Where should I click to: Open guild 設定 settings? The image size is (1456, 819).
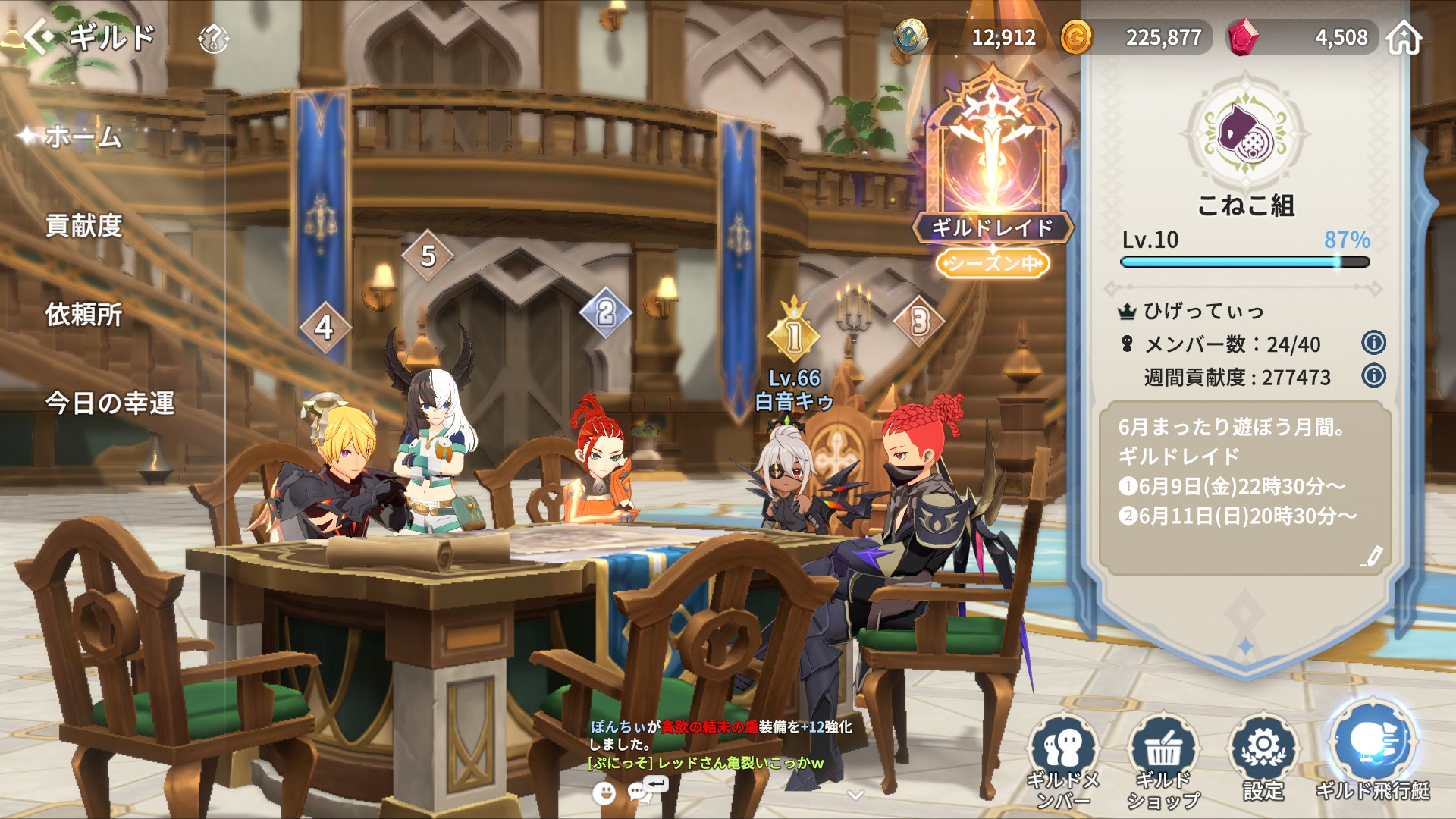click(x=1263, y=758)
